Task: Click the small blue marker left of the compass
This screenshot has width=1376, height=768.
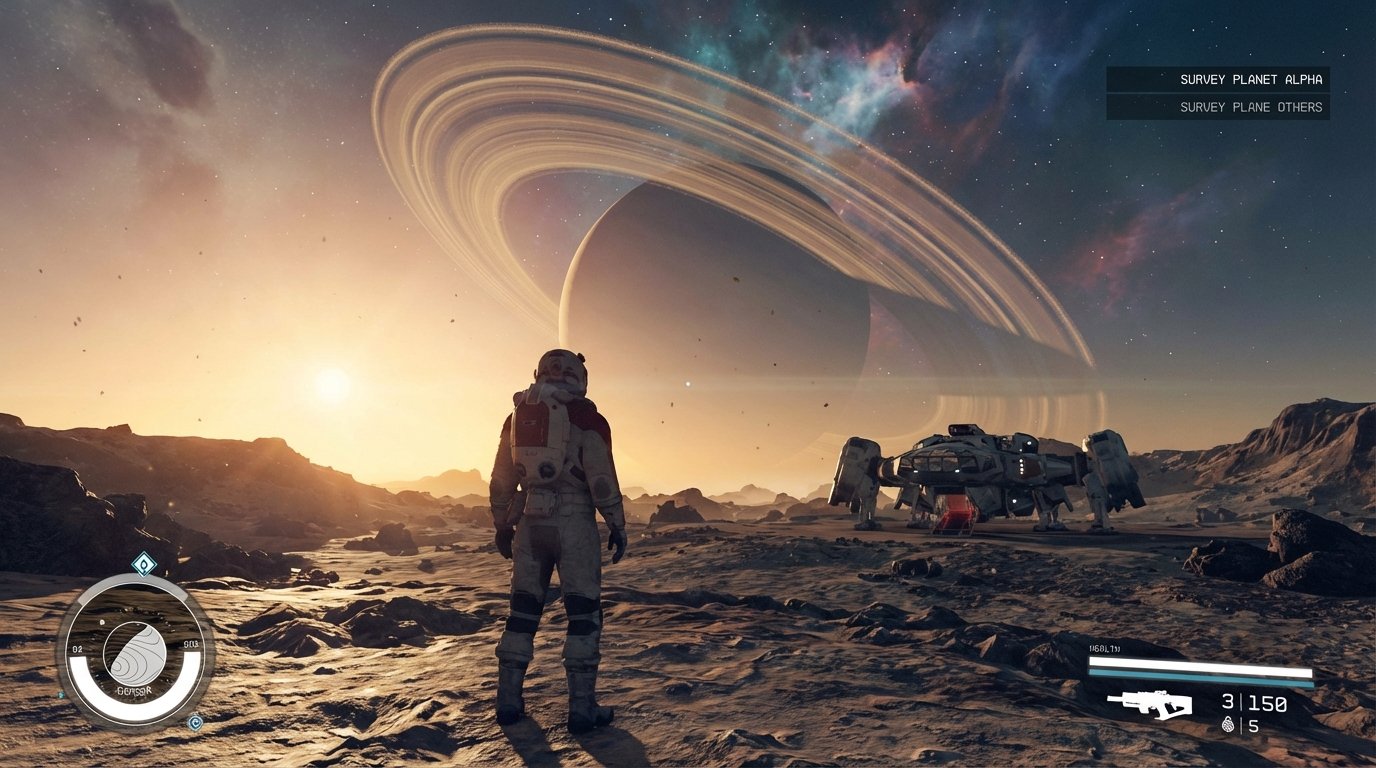Action: coord(60,694)
